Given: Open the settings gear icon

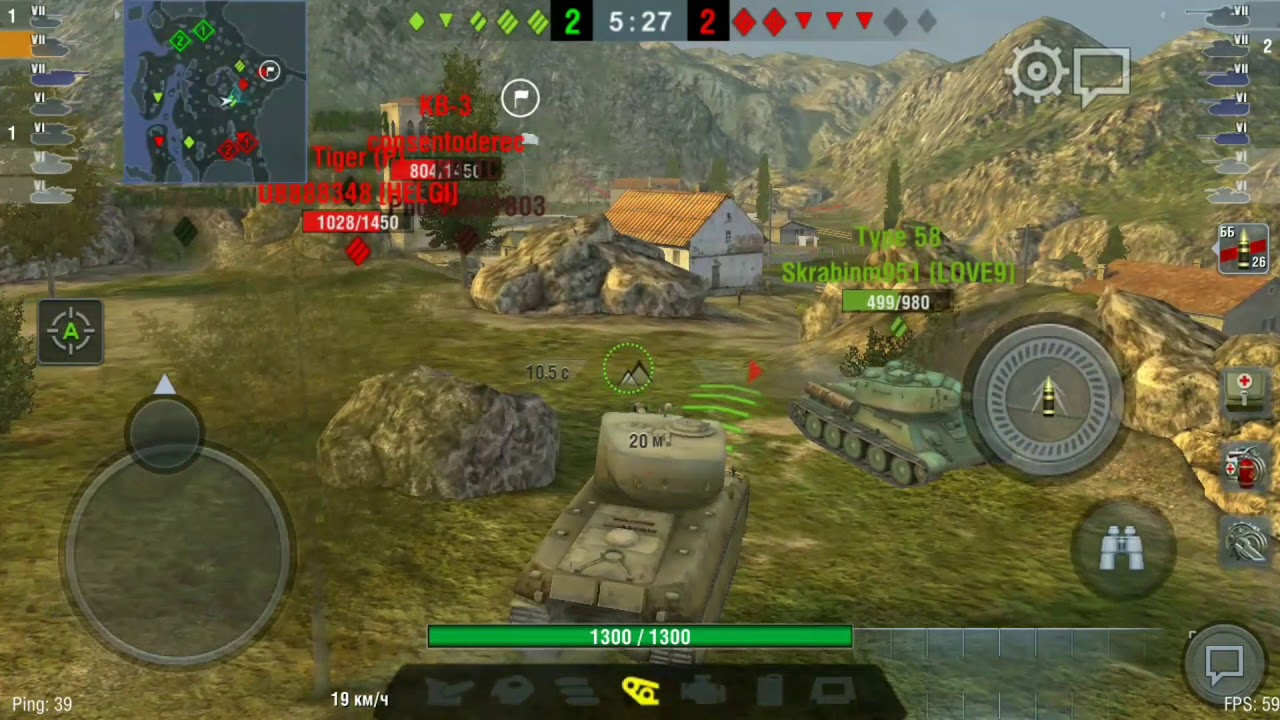Looking at the screenshot, I should (x=1037, y=71).
